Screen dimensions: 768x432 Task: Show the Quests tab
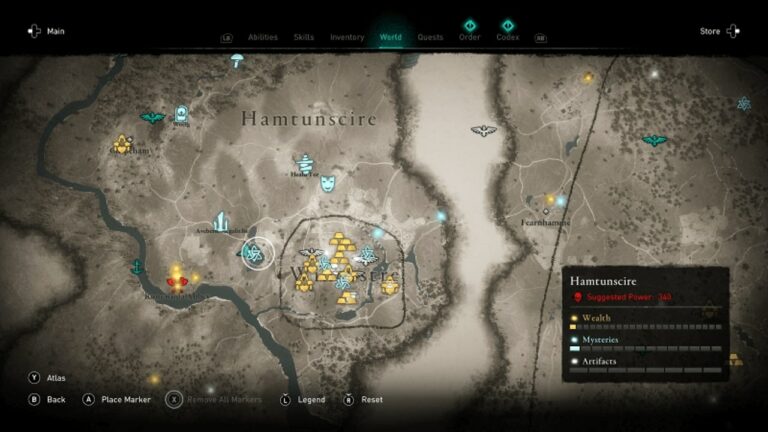point(430,37)
